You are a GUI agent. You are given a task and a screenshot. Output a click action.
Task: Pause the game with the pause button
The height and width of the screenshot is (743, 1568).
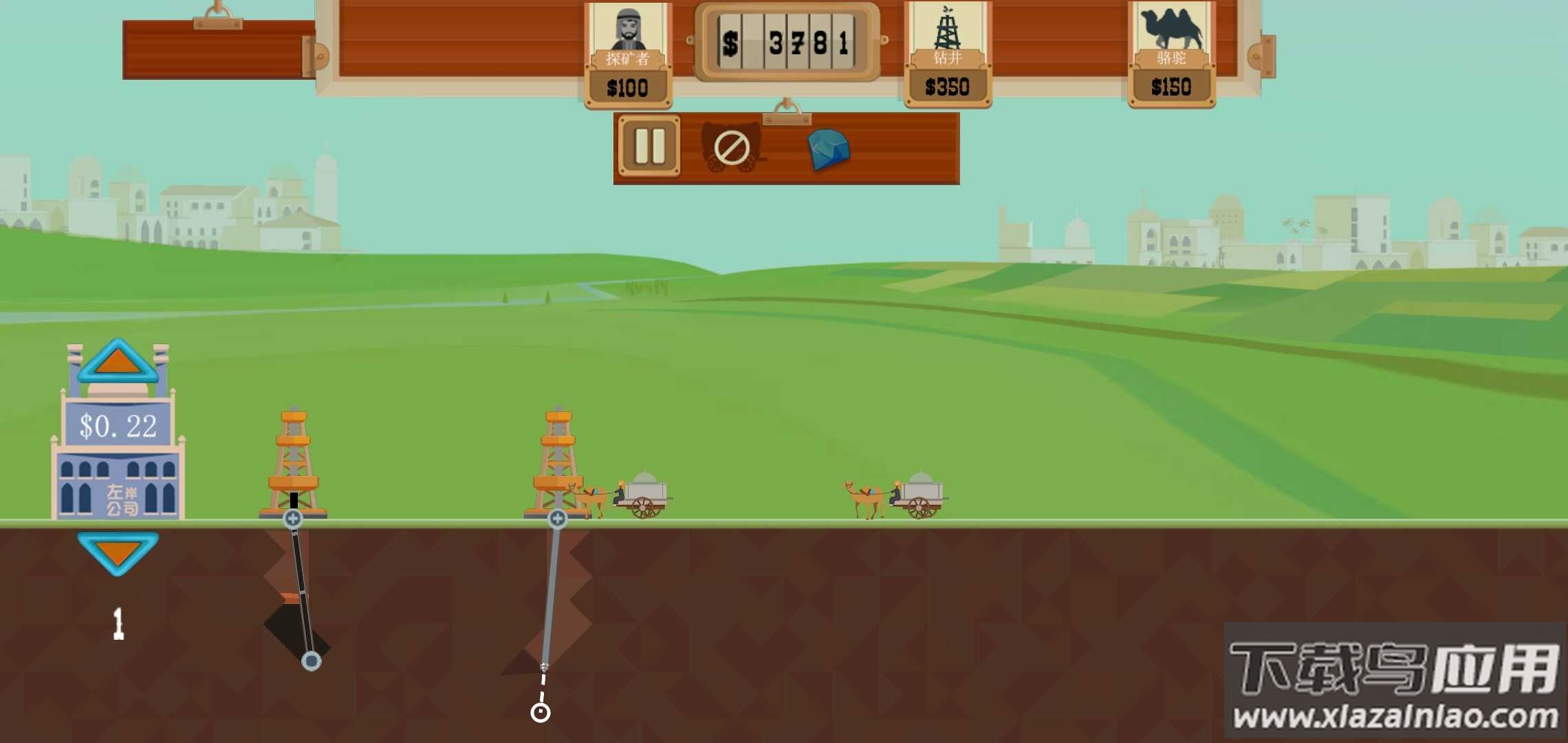[x=649, y=146]
